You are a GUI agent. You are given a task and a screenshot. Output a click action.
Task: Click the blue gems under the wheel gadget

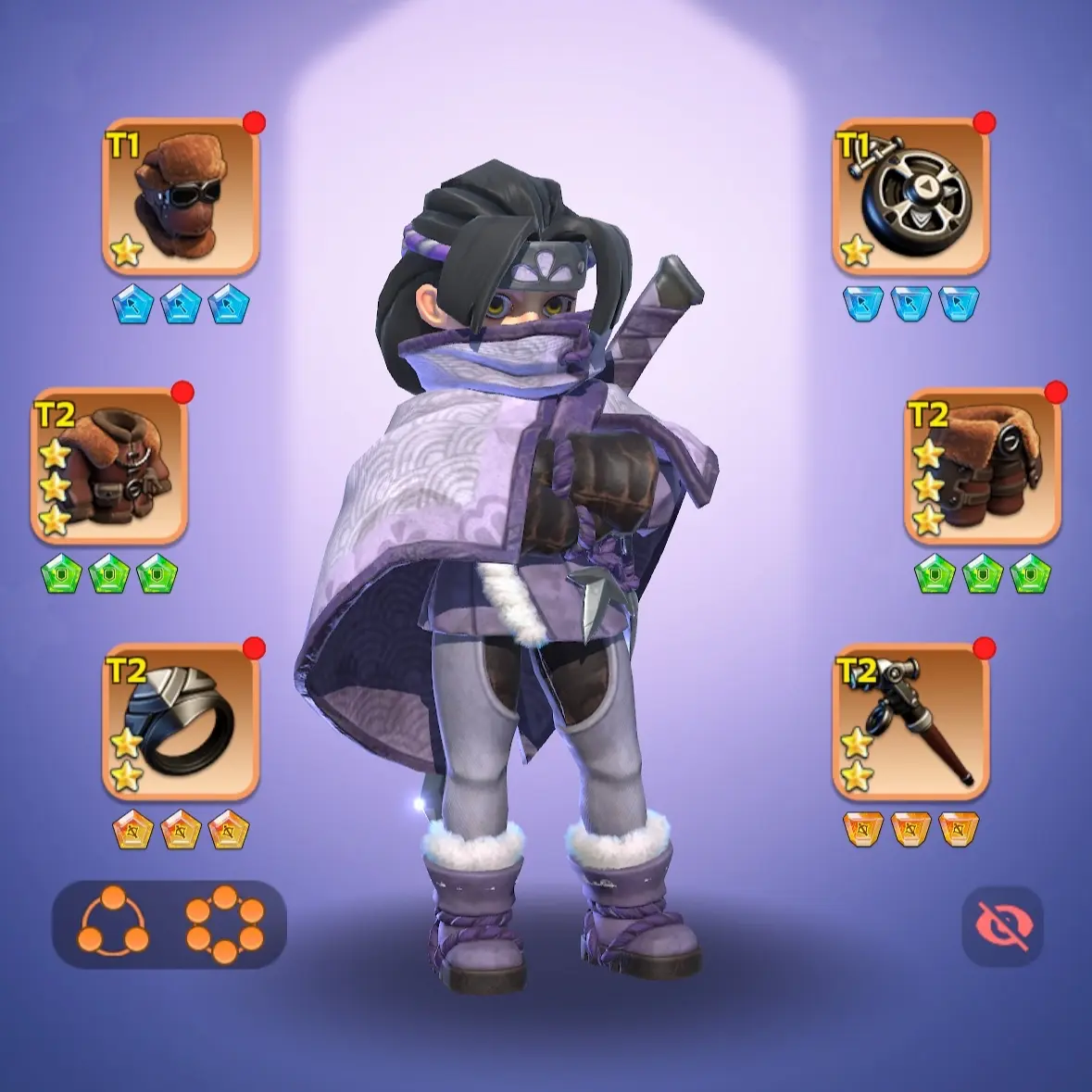[911, 305]
